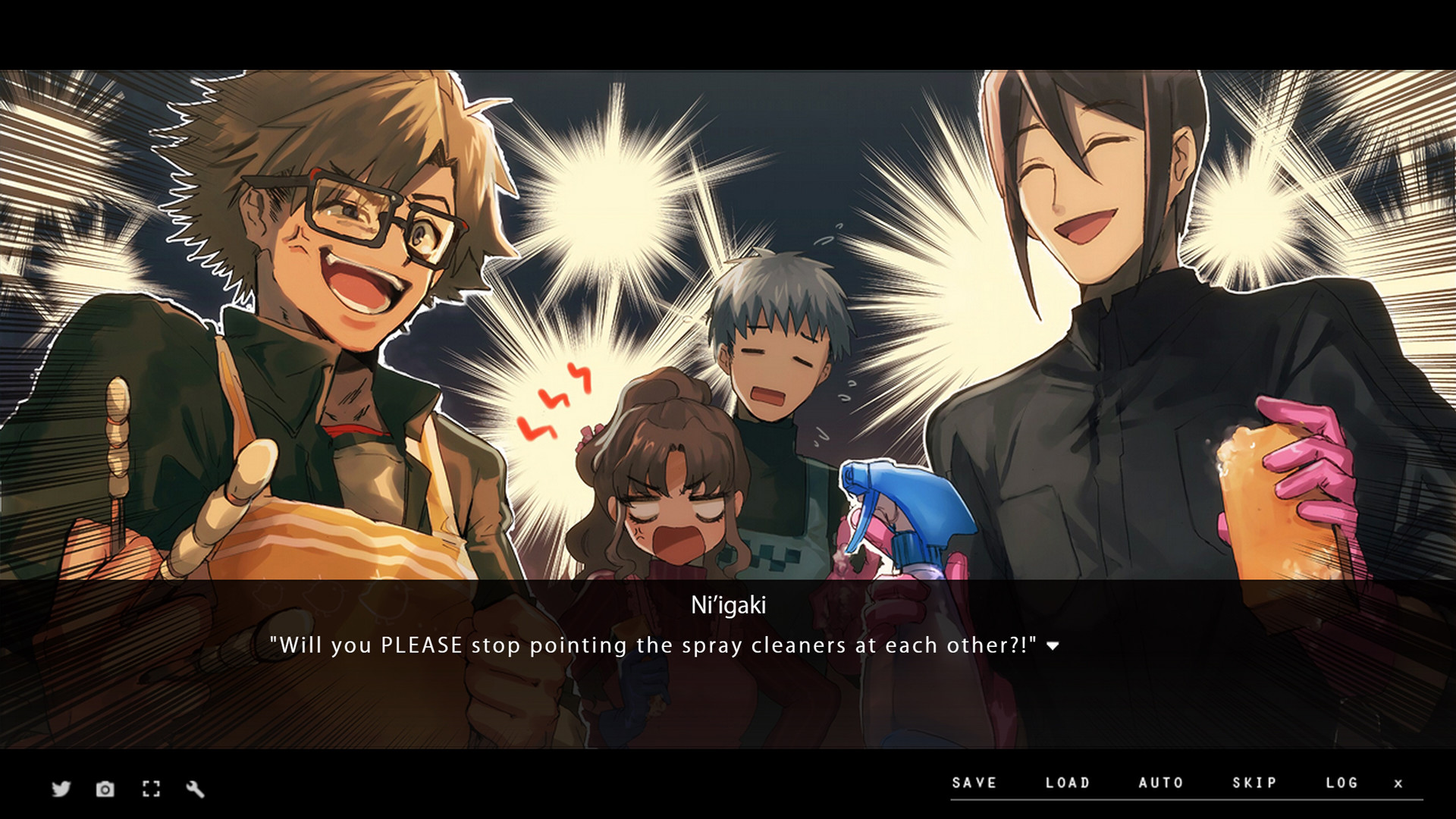Share the scene via the Twitter icon
Image resolution: width=1456 pixels, height=819 pixels.
click(x=60, y=789)
